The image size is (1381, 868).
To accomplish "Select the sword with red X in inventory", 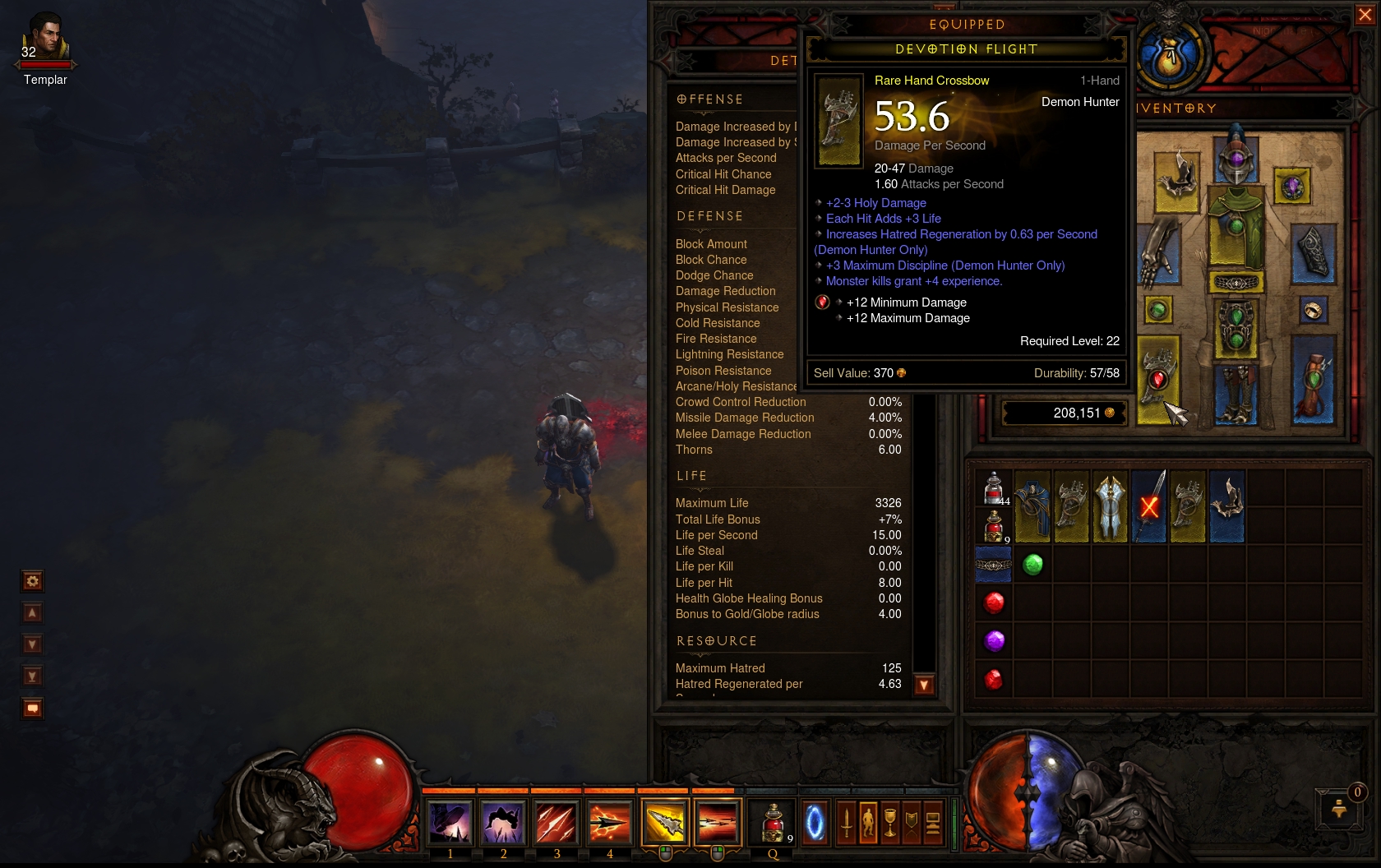I will (x=1149, y=506).
